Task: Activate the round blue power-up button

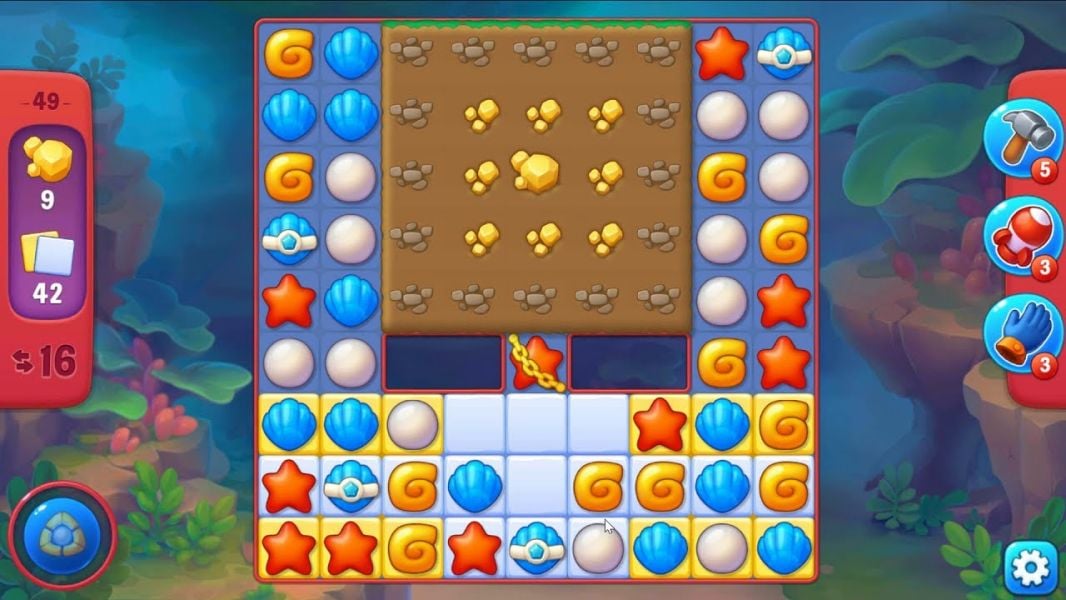Action: (x=62, y=535)
